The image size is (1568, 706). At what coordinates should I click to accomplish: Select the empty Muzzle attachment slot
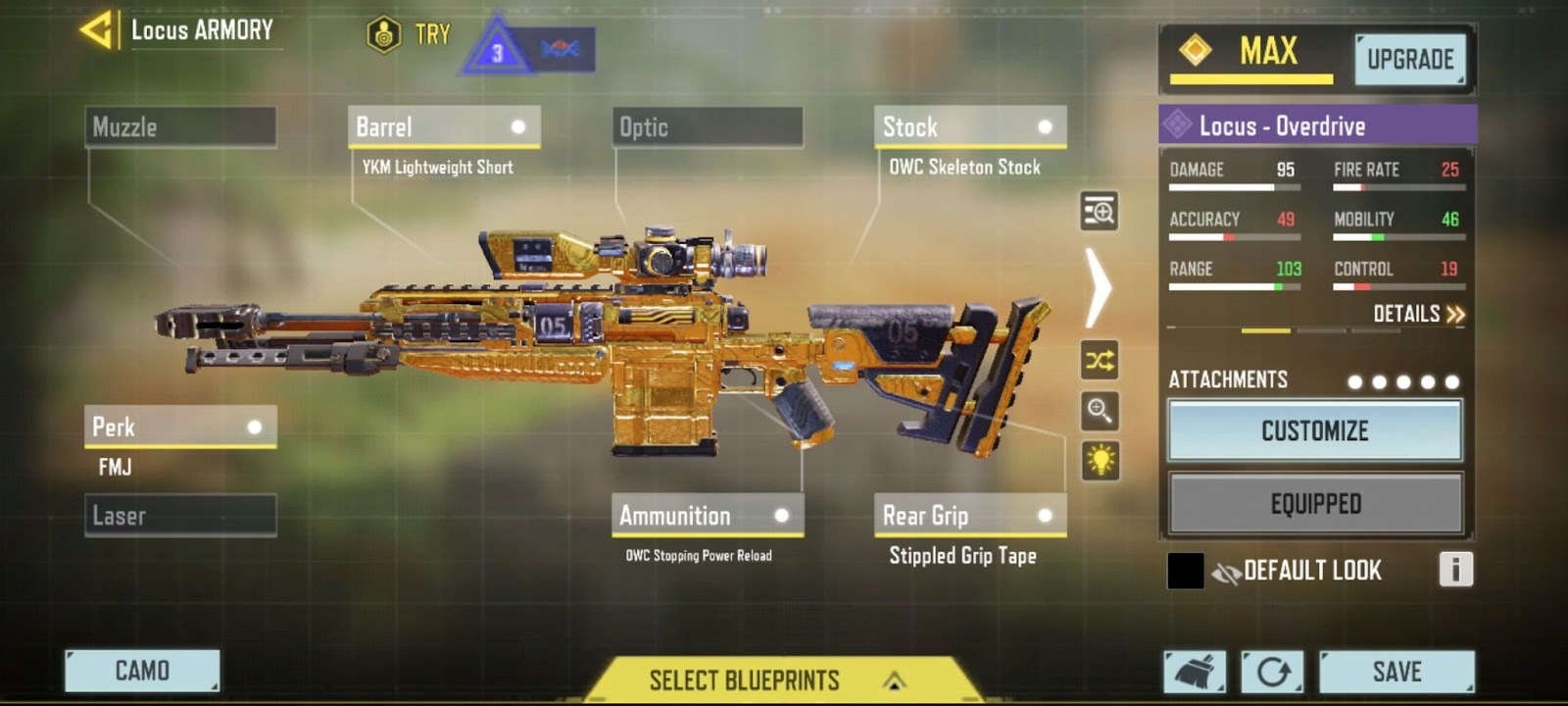[x=180, y=127]
